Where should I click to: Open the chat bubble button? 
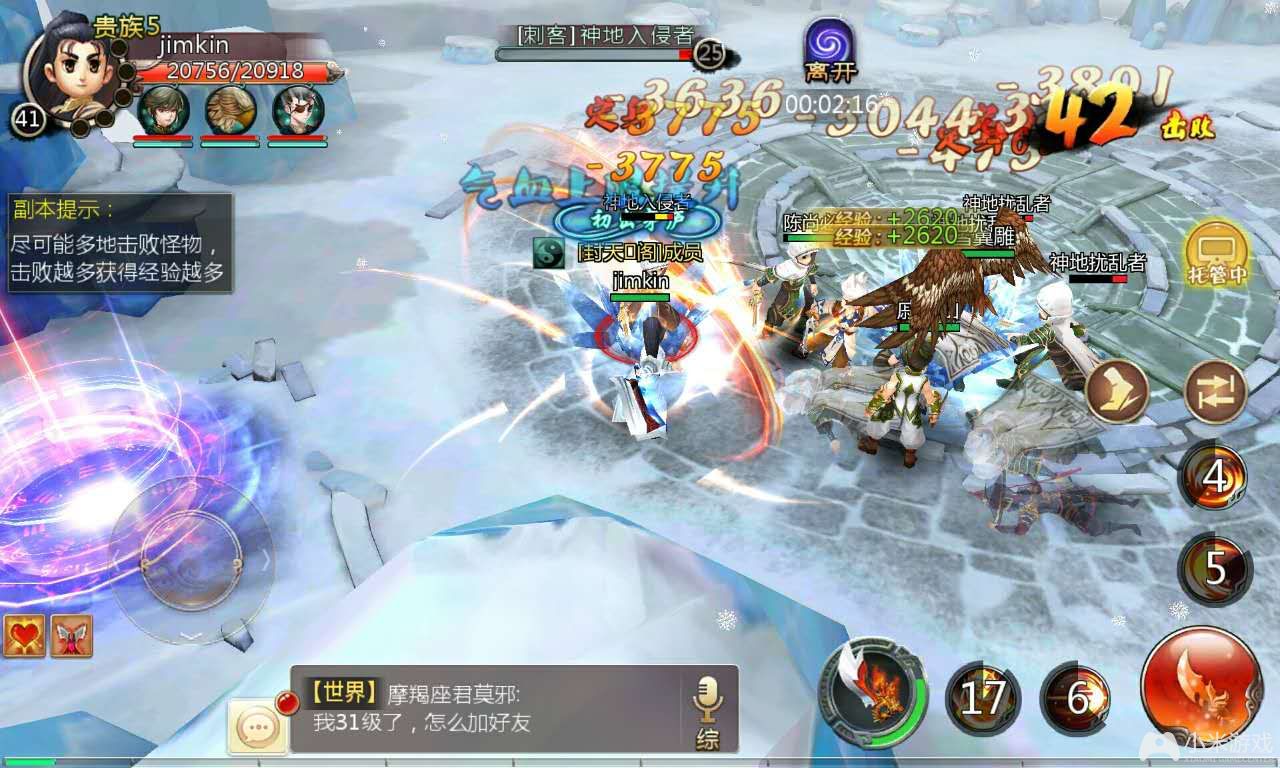tap(259, 725)
